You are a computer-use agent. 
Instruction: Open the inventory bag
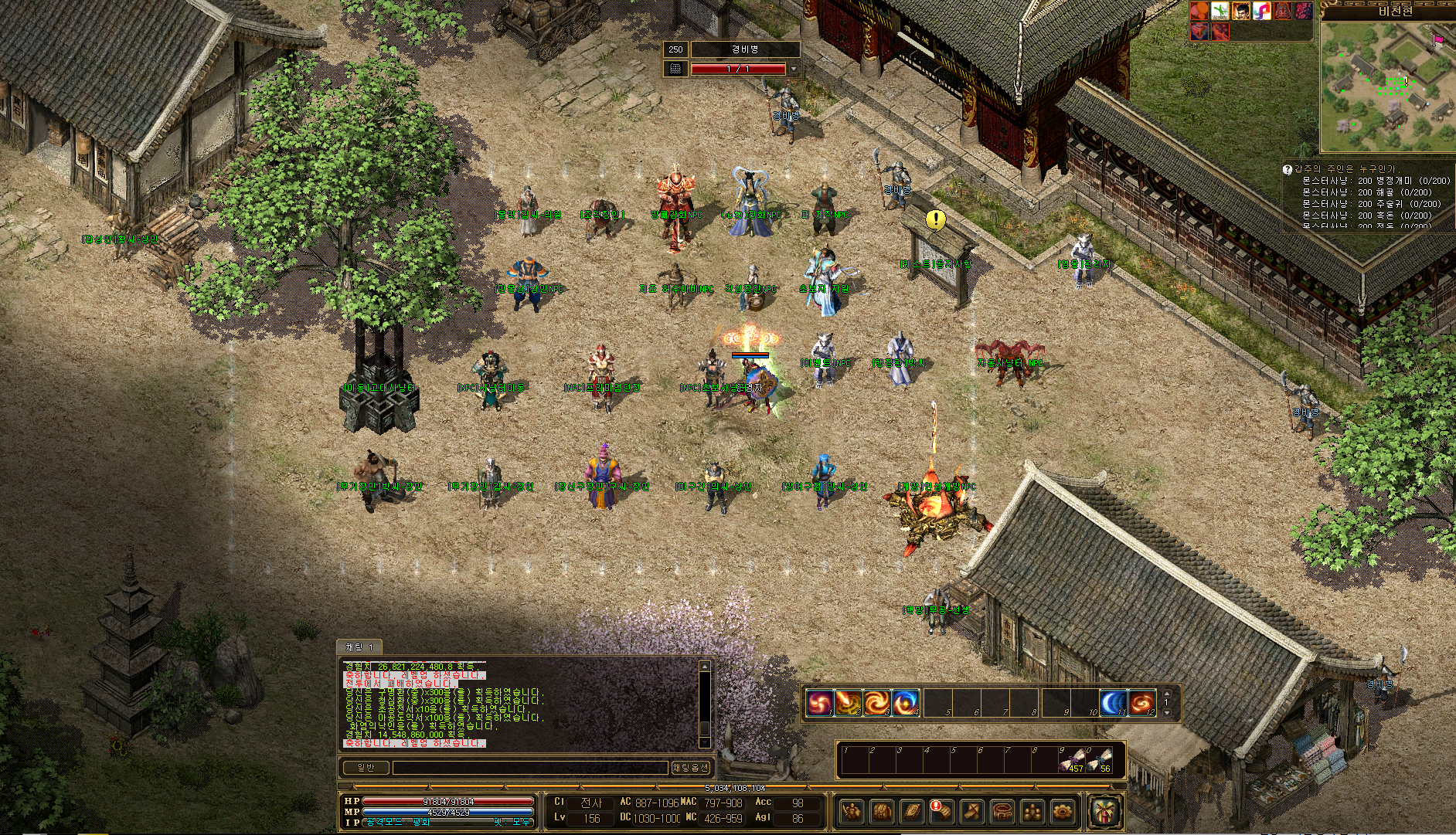pyautogui.click(x=882, y=811)
